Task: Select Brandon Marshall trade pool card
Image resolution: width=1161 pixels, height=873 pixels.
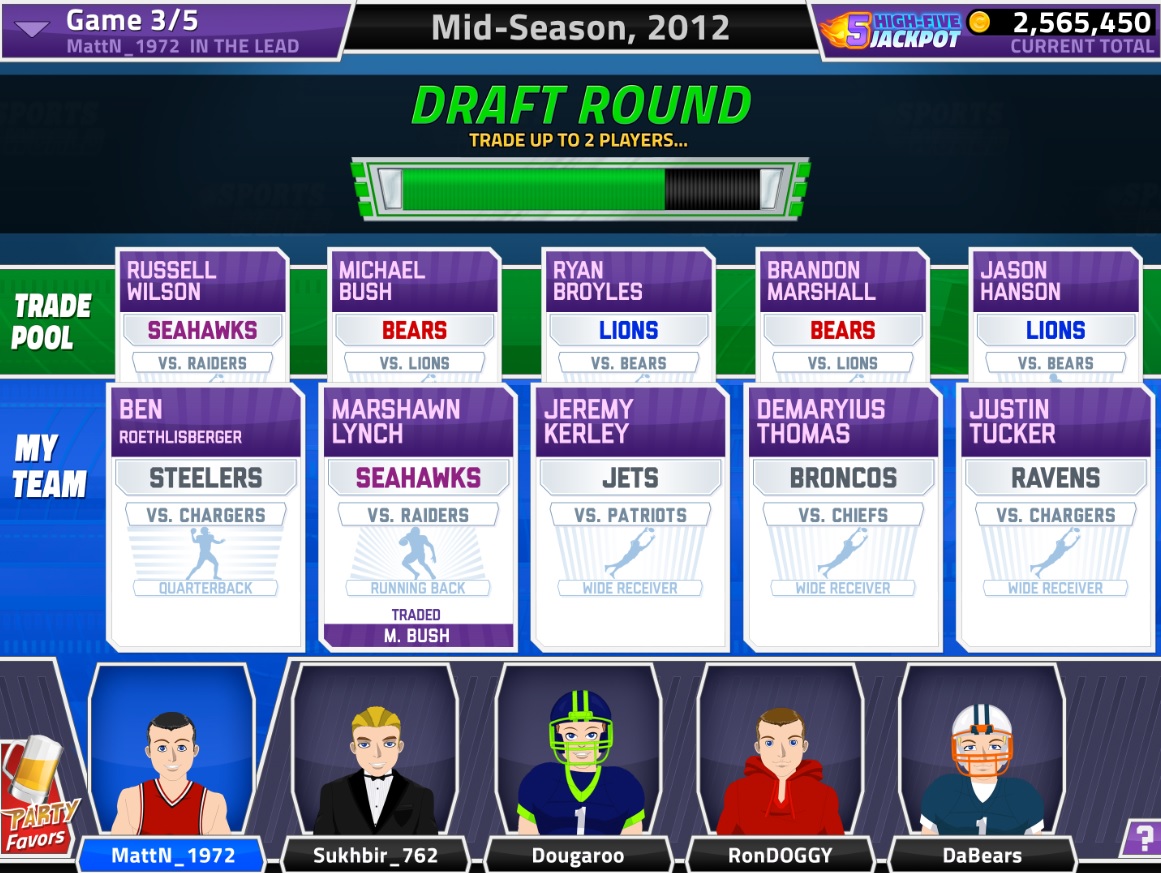Action: pyautogui.click(x=842, y=314)
